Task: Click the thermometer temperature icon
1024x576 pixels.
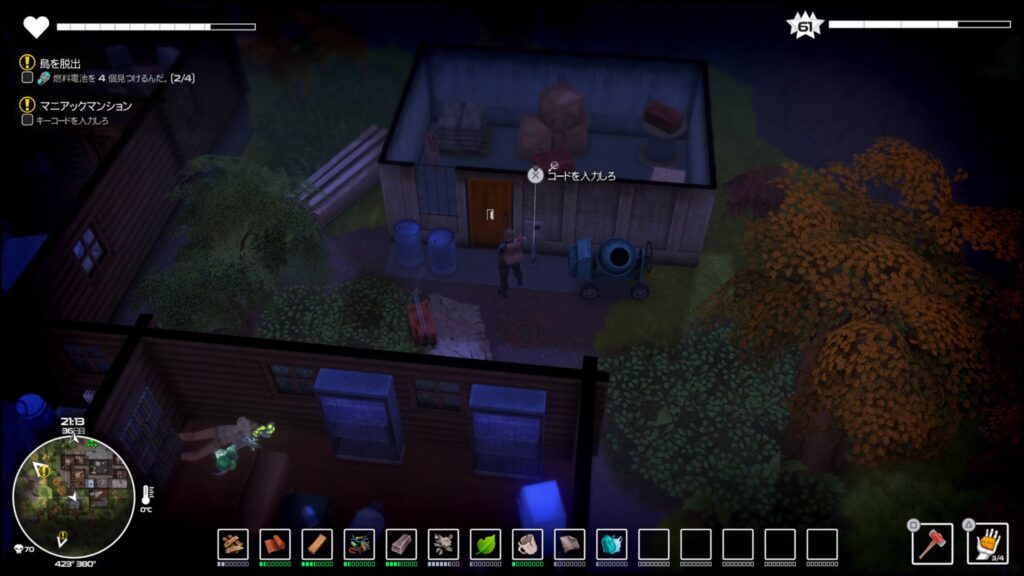Action: coord(147,494)
